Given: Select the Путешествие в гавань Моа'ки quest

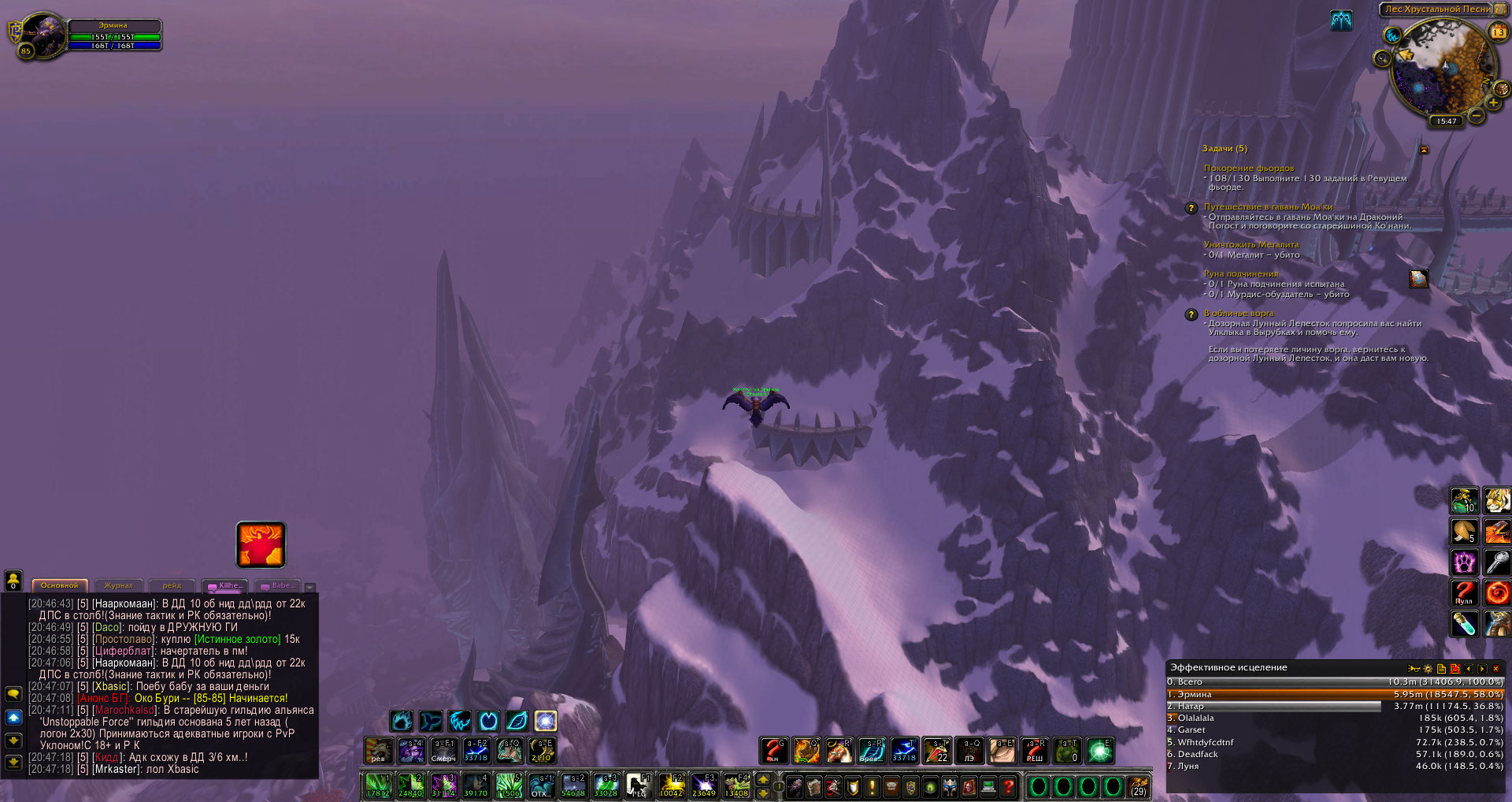Looking at the screenshot, I should coord(1268,206).
